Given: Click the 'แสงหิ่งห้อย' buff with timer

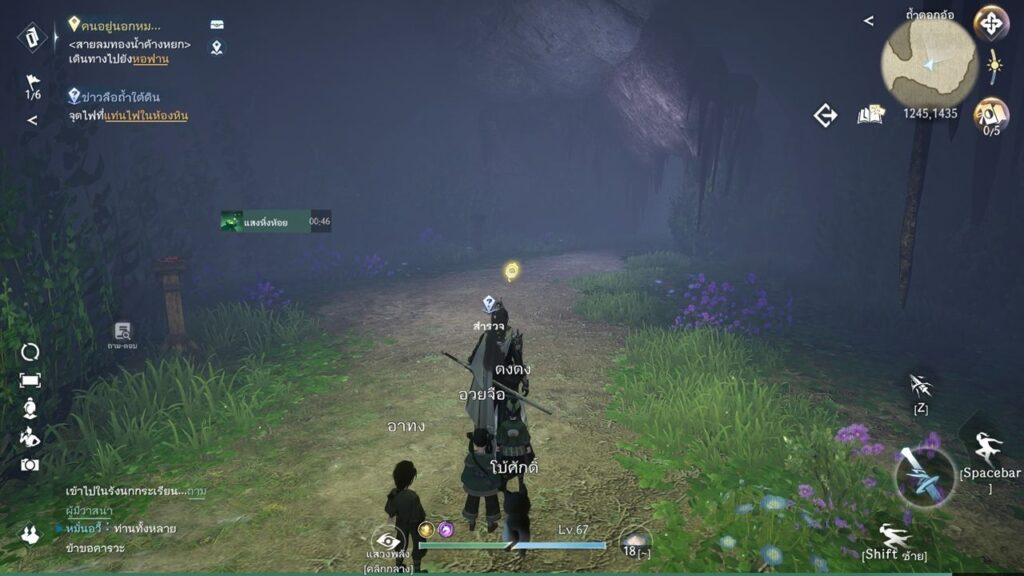Looking at the screenshot, I should point(275,221).
